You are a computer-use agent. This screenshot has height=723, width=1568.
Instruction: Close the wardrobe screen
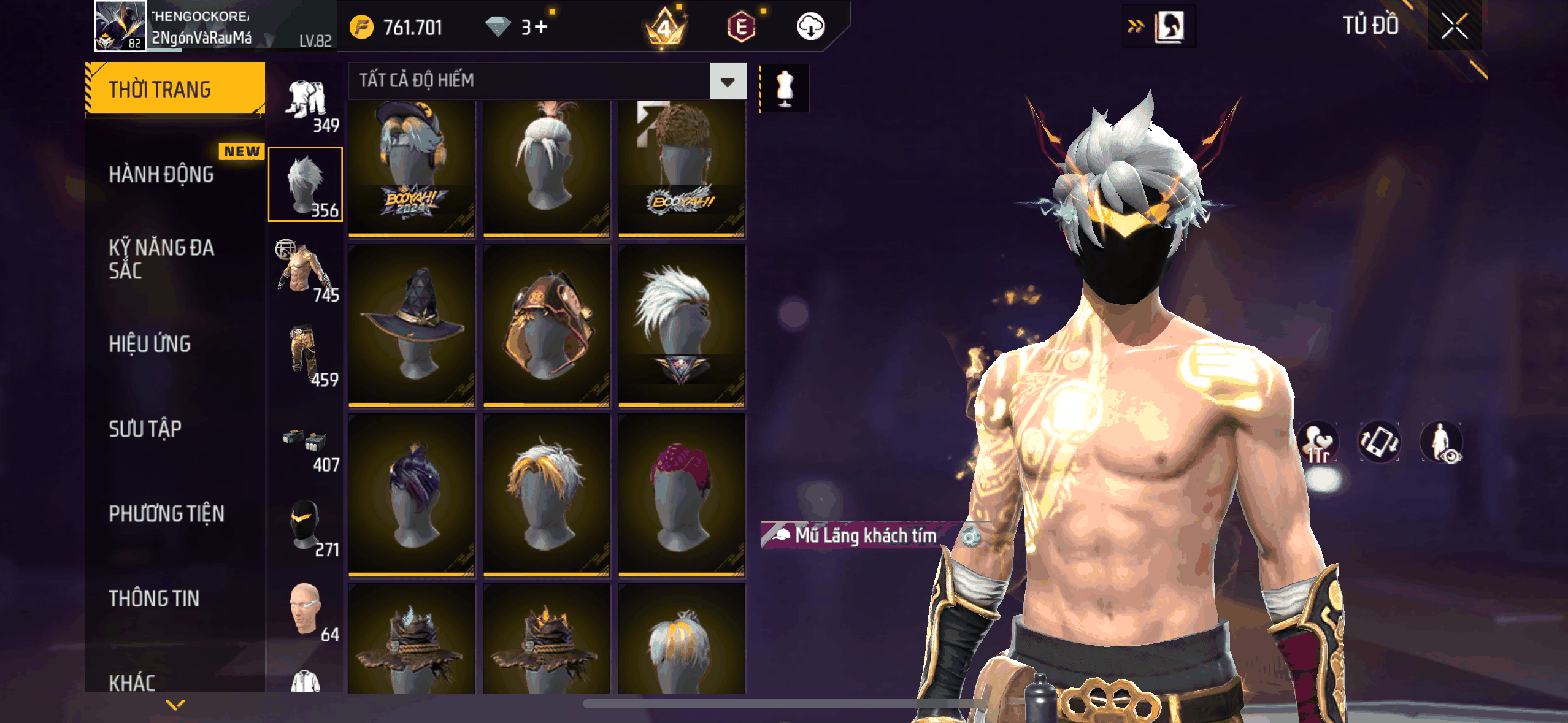(x=1454, y=26)
